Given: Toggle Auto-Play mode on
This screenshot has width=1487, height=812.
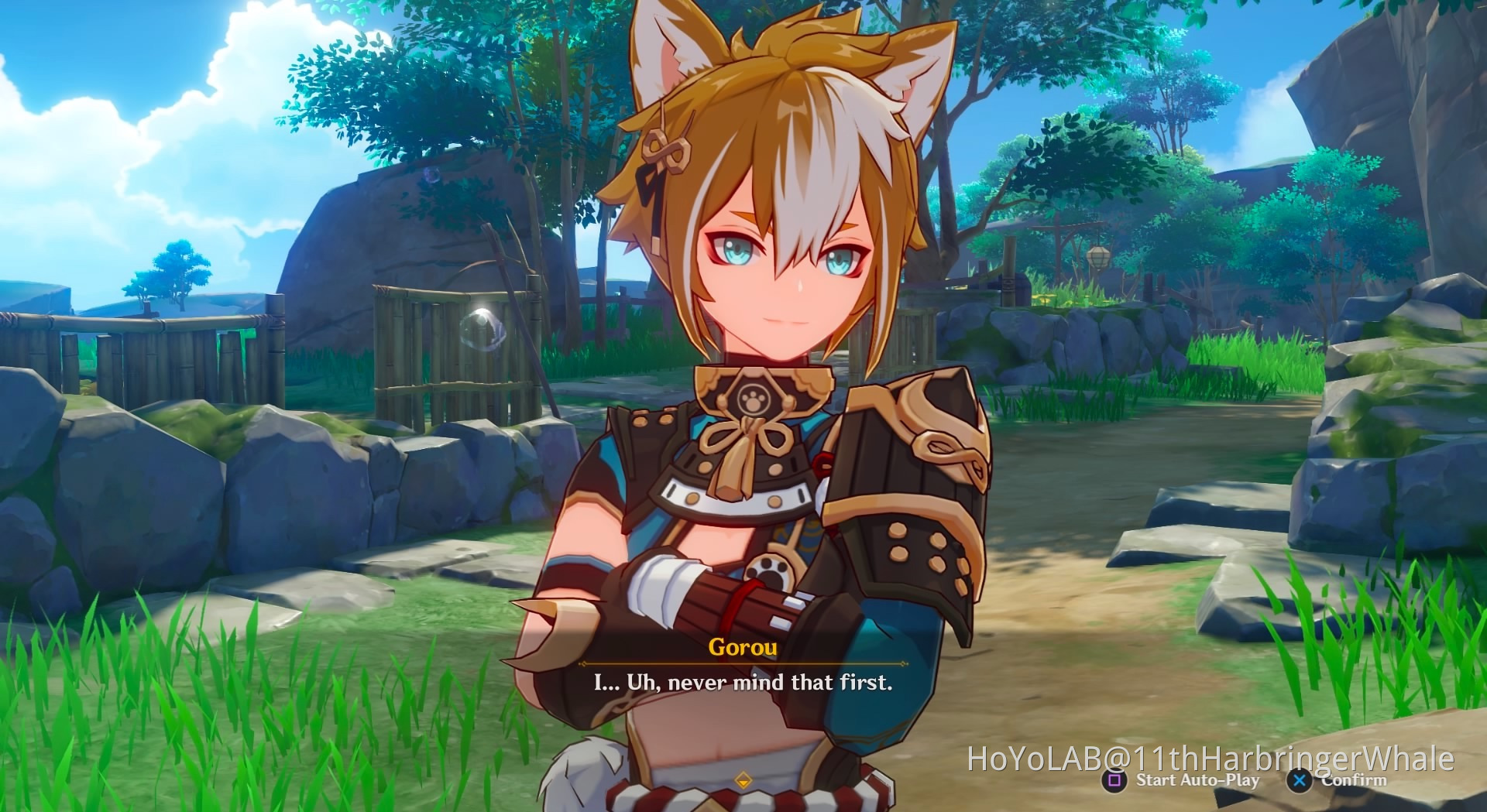Looking at the screenshot, I should [x=1197, y=780].
